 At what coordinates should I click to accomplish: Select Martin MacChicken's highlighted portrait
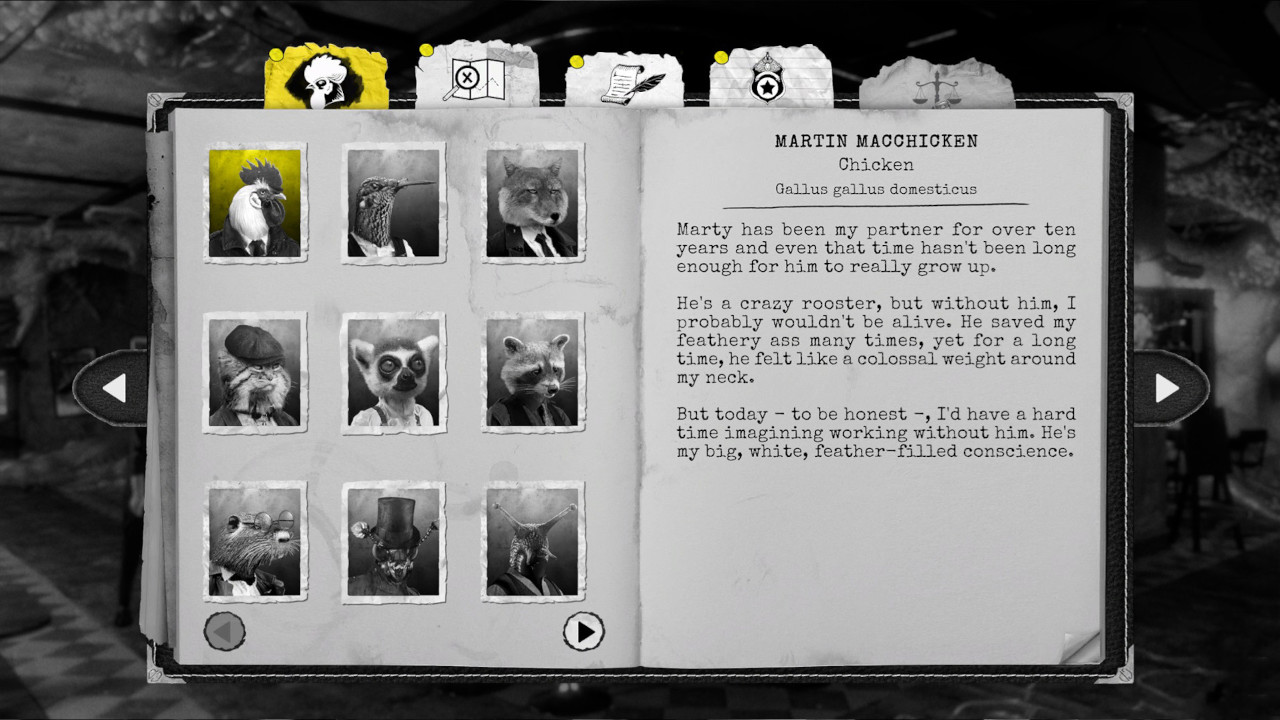(256, 200)
